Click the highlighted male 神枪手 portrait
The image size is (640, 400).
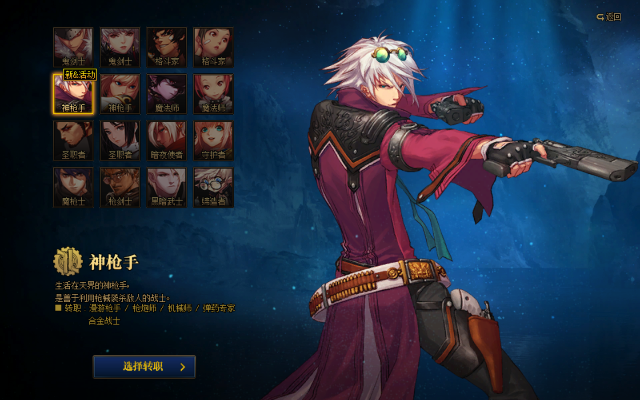pyautogui.click(x=73, y=93)
